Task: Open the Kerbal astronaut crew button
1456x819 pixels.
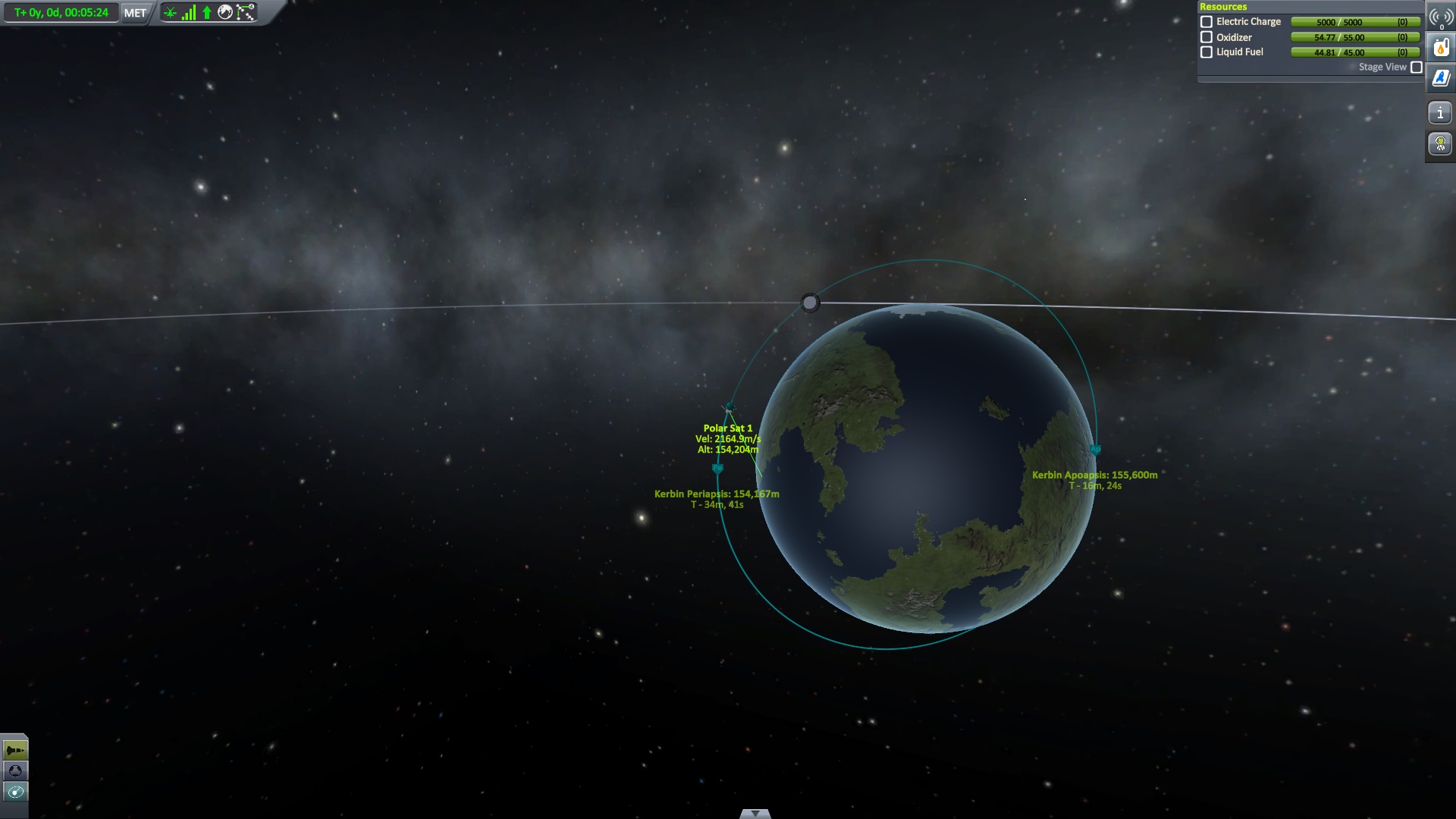Action: 1440,143
